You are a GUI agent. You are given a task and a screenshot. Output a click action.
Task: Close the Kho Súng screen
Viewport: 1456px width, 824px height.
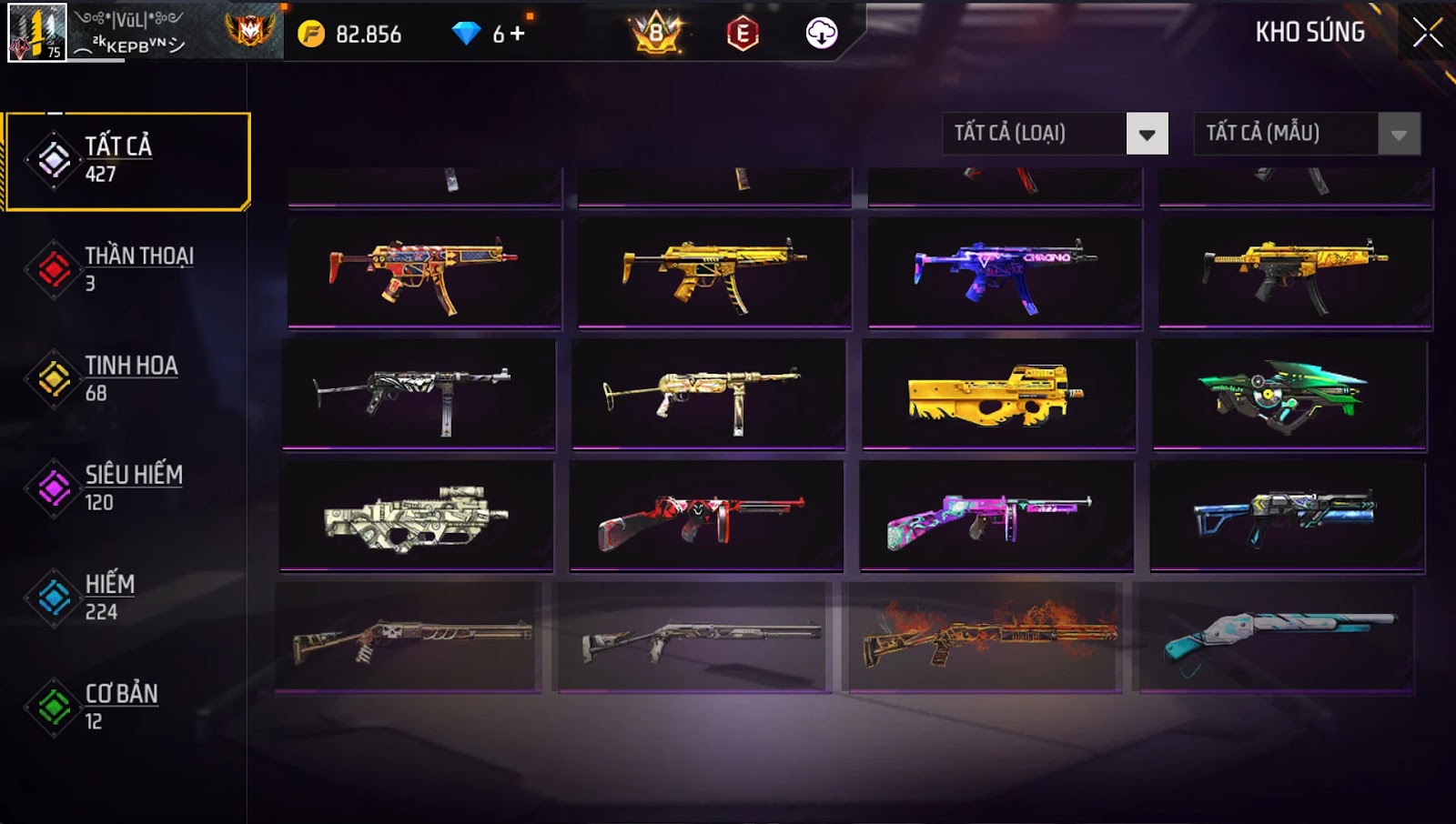pyautogui.click(x=1426, y=33)
